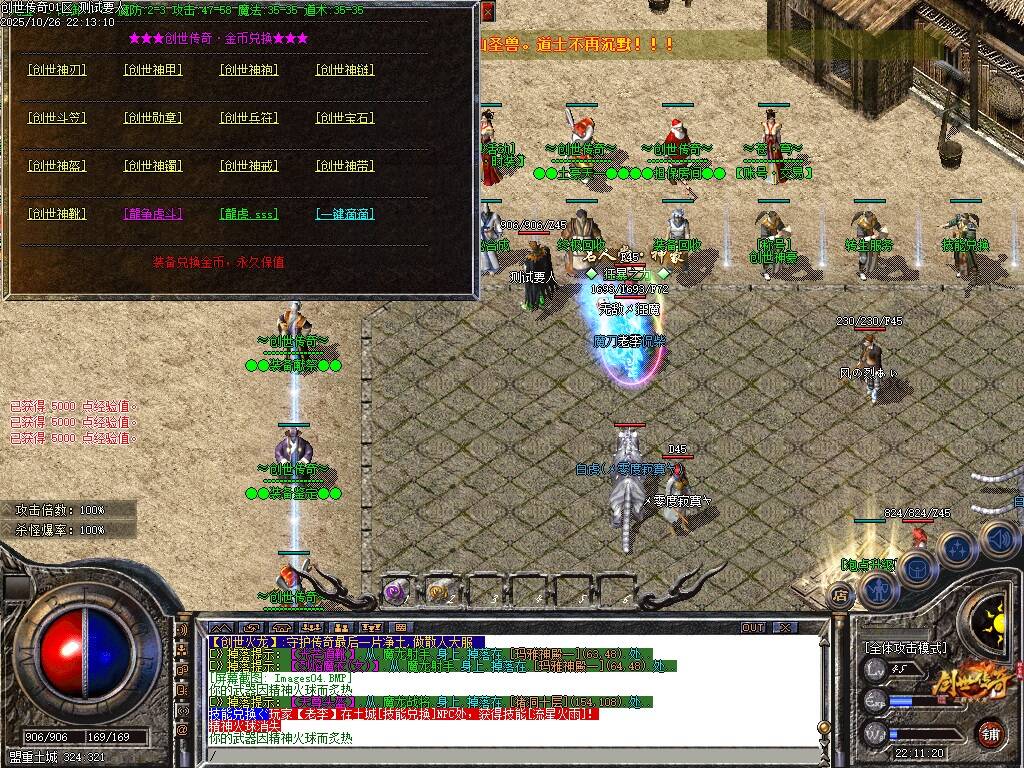Select the 创世兵符 exchange link

[x=249, y=118]
